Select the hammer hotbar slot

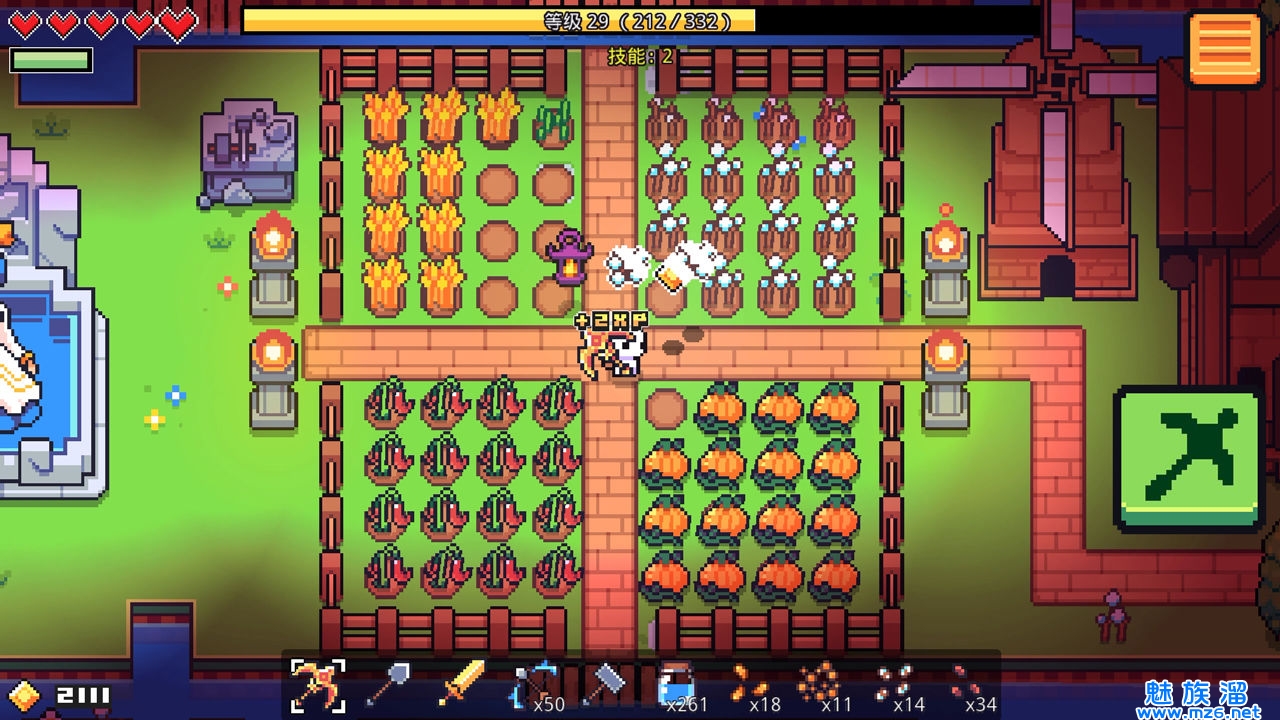tap(603, 684)
